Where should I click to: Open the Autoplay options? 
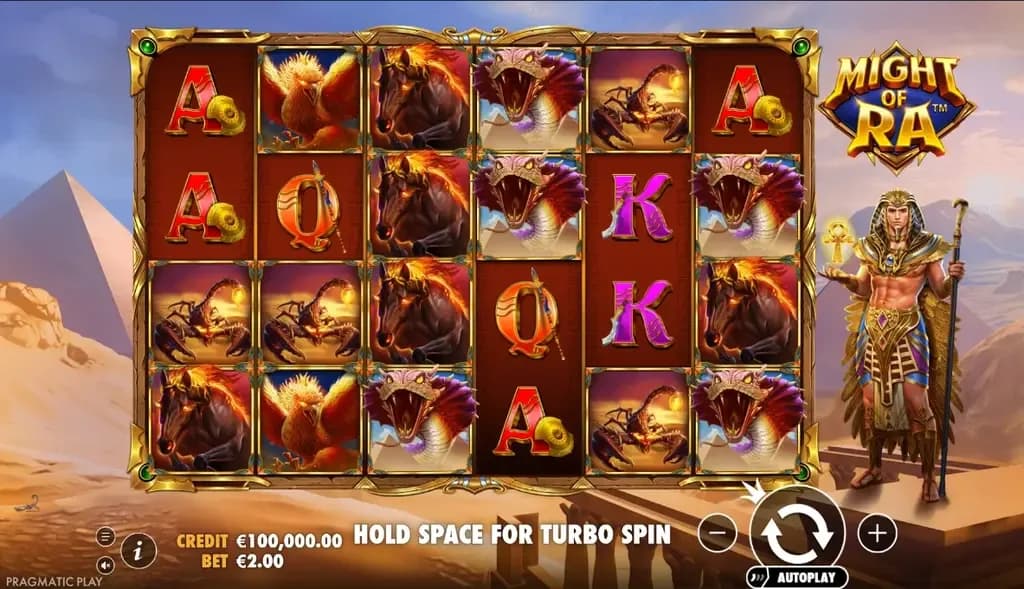coord(797,578)
